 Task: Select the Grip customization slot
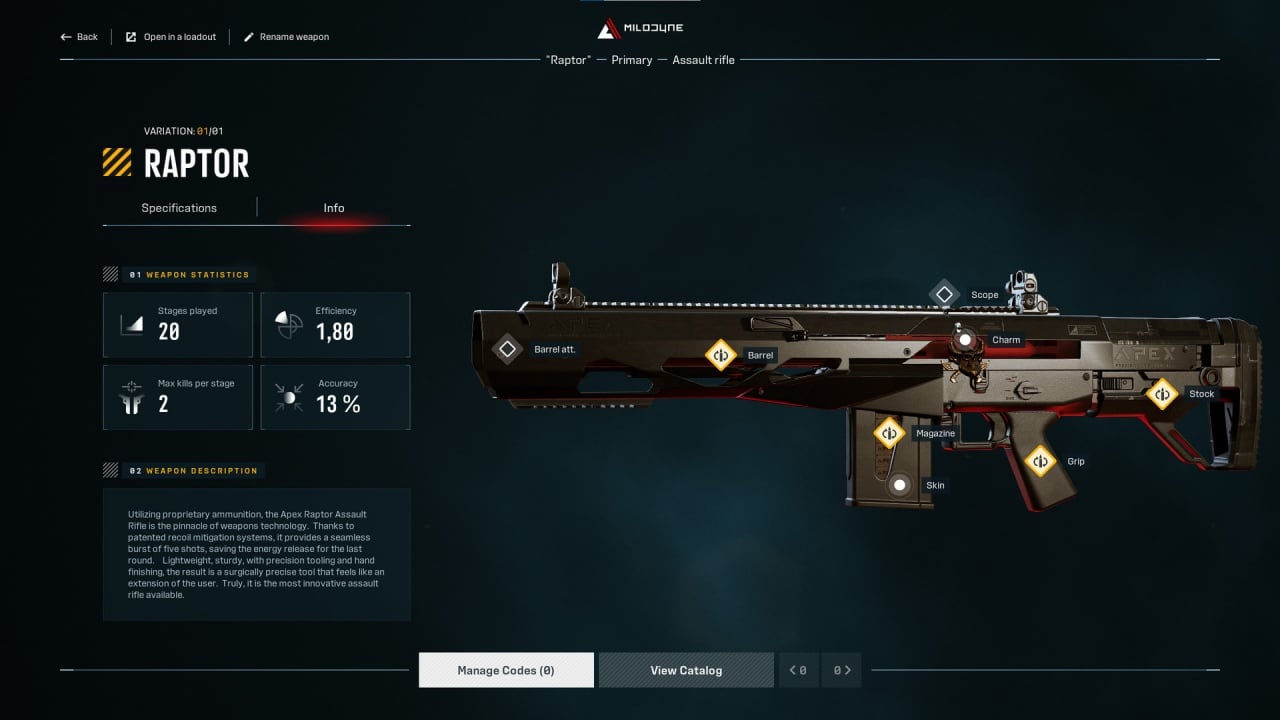(1041, 461)
